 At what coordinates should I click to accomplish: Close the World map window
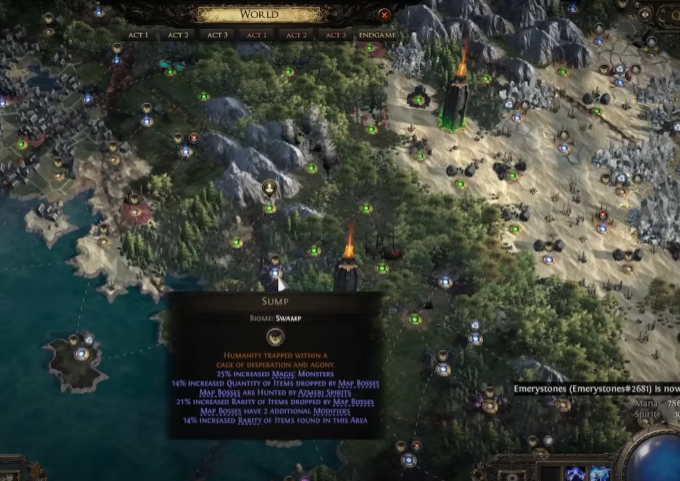pyautogui.click(x=385, y=14)
